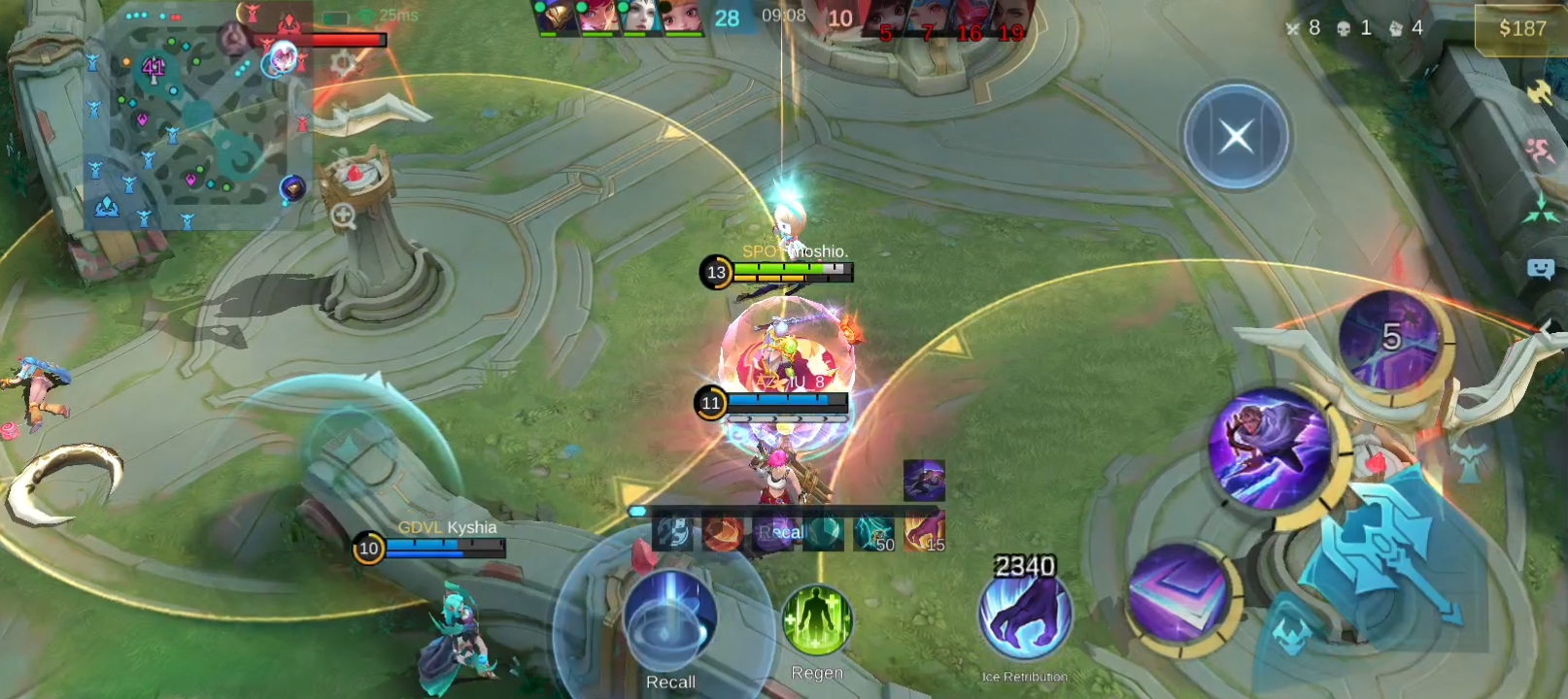Open the shop via the $187 gold button

(x=1520, y=29)
